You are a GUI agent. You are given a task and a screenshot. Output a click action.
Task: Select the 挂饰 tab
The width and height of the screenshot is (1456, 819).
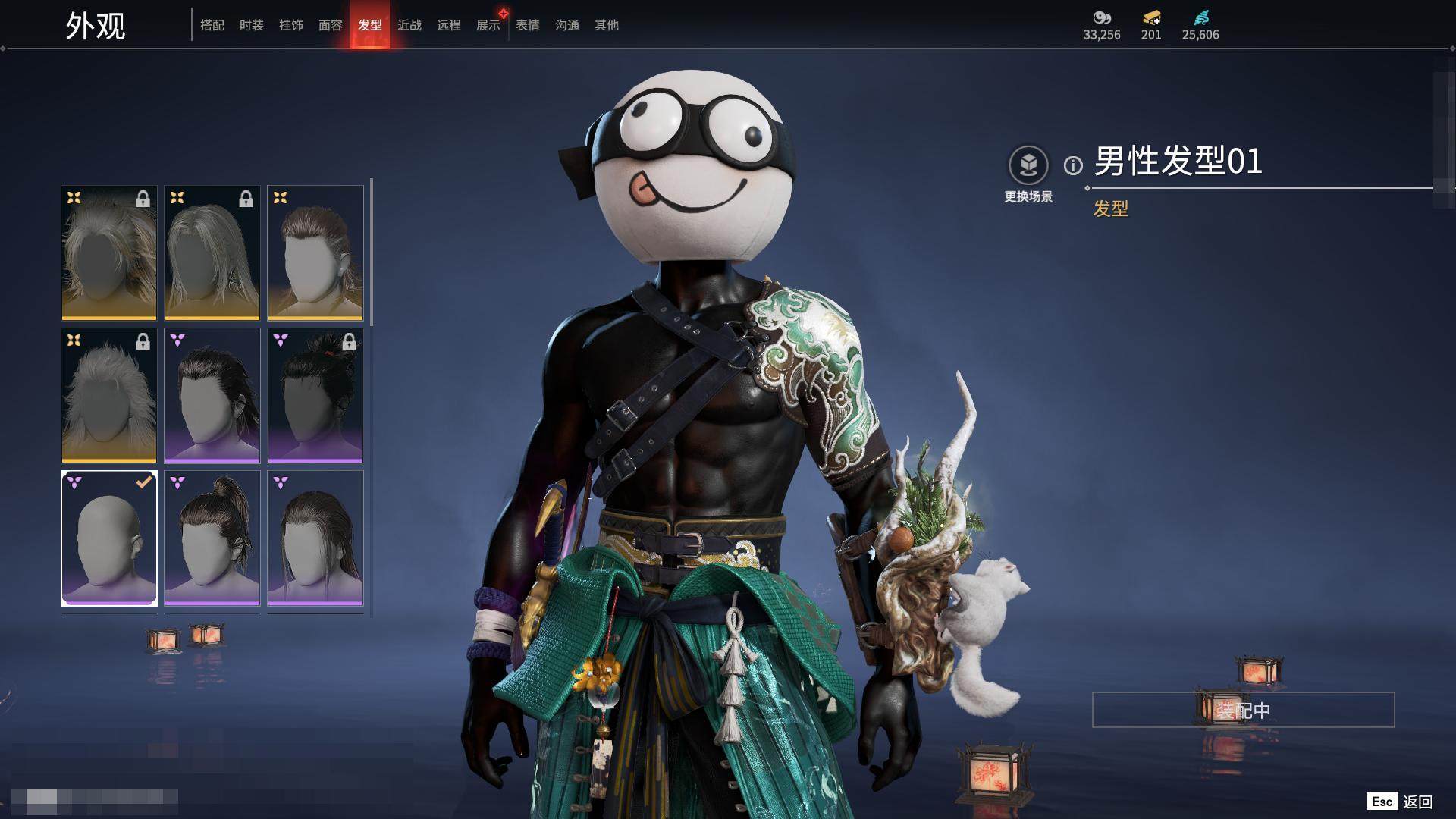tap(291, 25)
